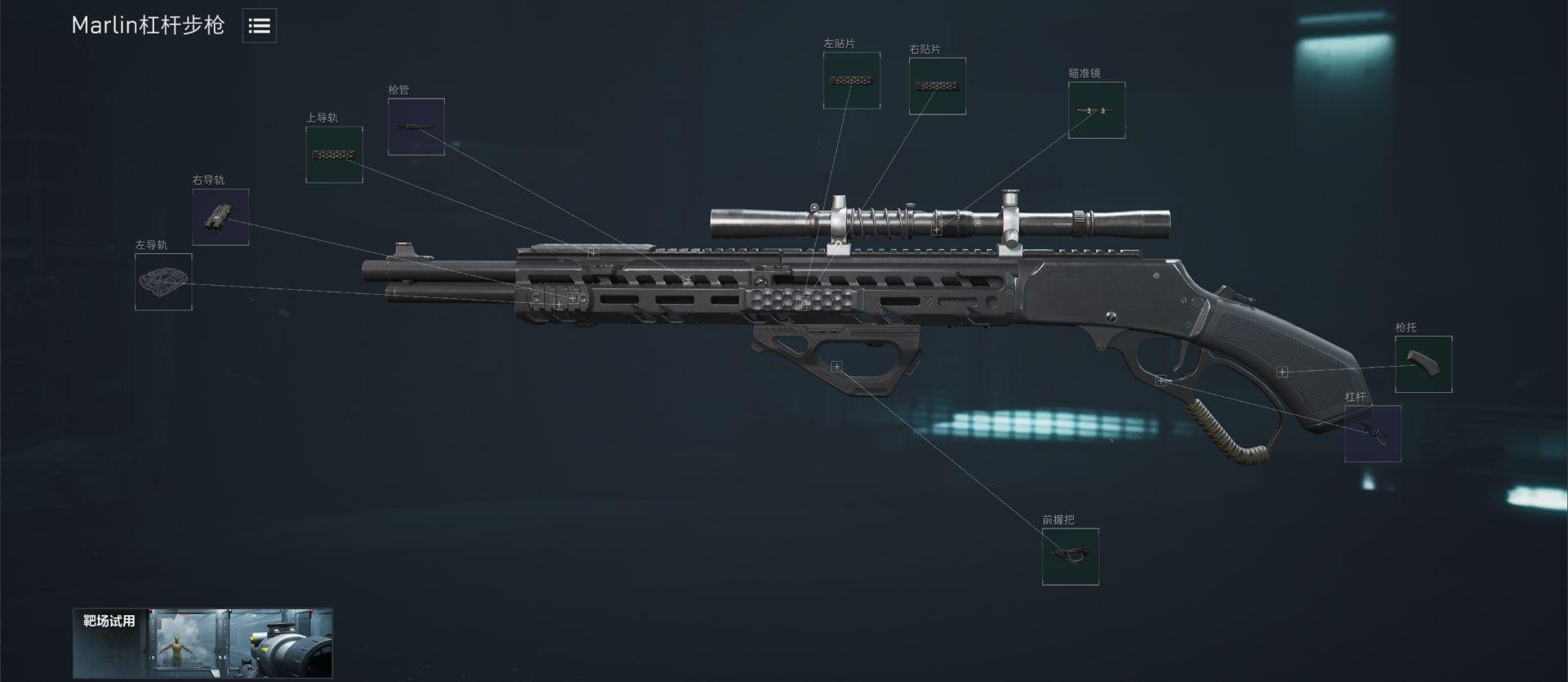Select the 左导轨 left rail slot
Viewport: 1568px width, 682px height.
163,282
